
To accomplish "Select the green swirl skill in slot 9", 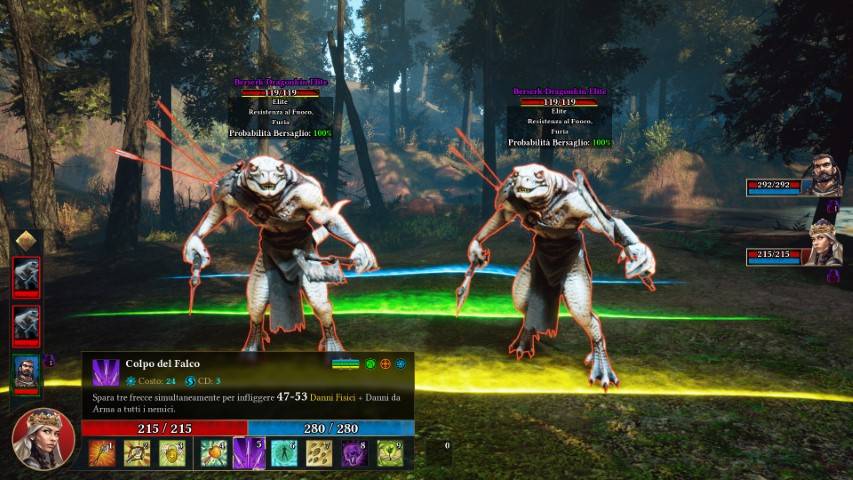I will pyautogui.click(x=390, y=453).
